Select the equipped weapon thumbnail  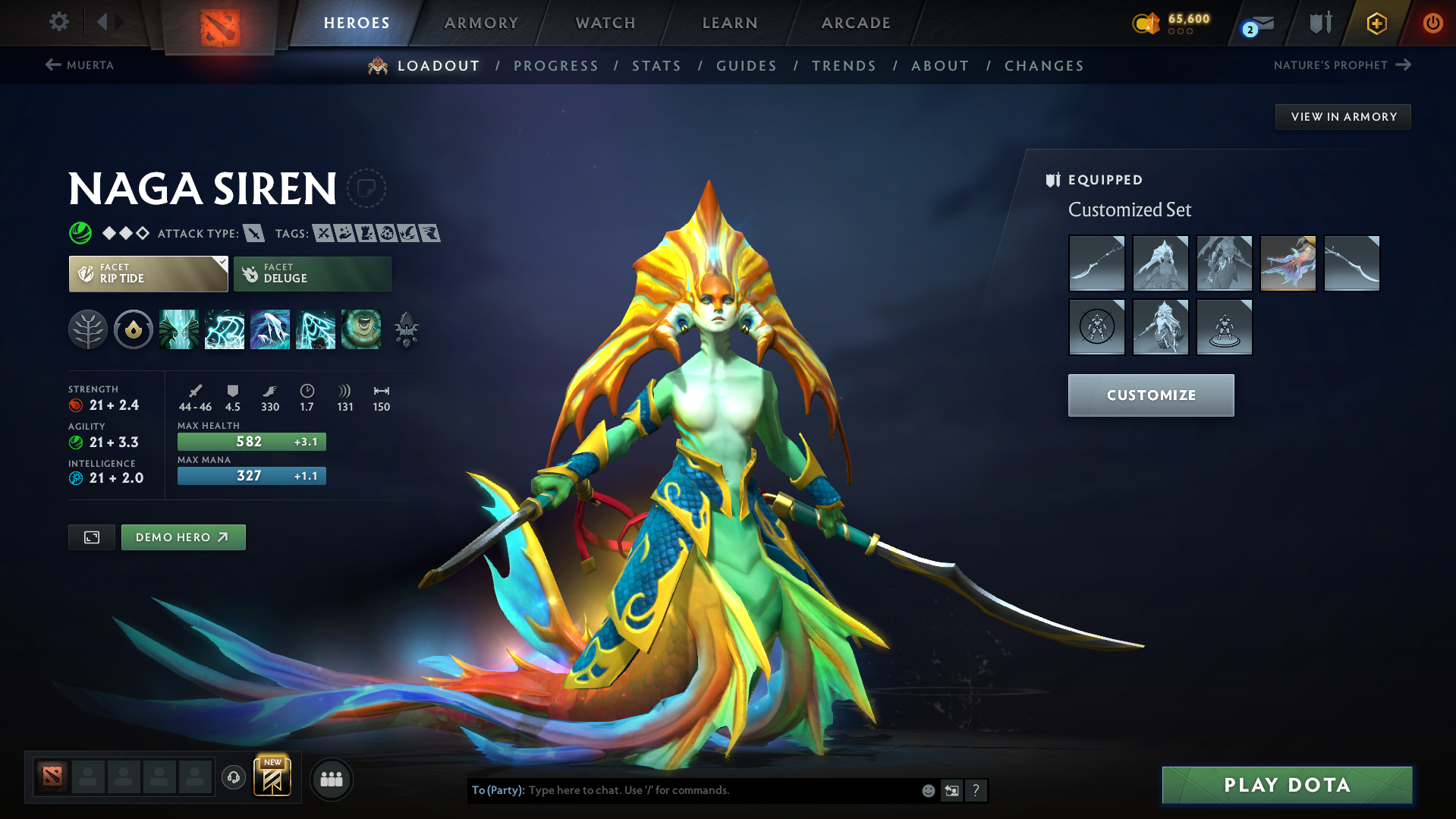[x=1096, y=263]
